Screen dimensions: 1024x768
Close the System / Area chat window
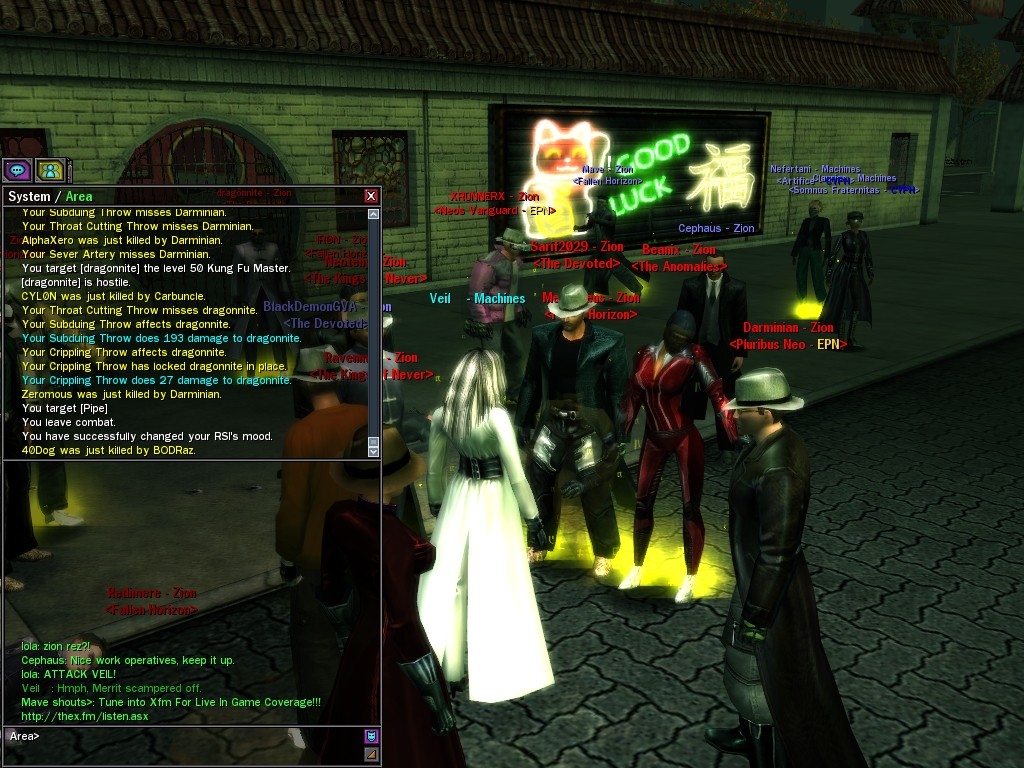pyautogui.click(x=371, y=196)
